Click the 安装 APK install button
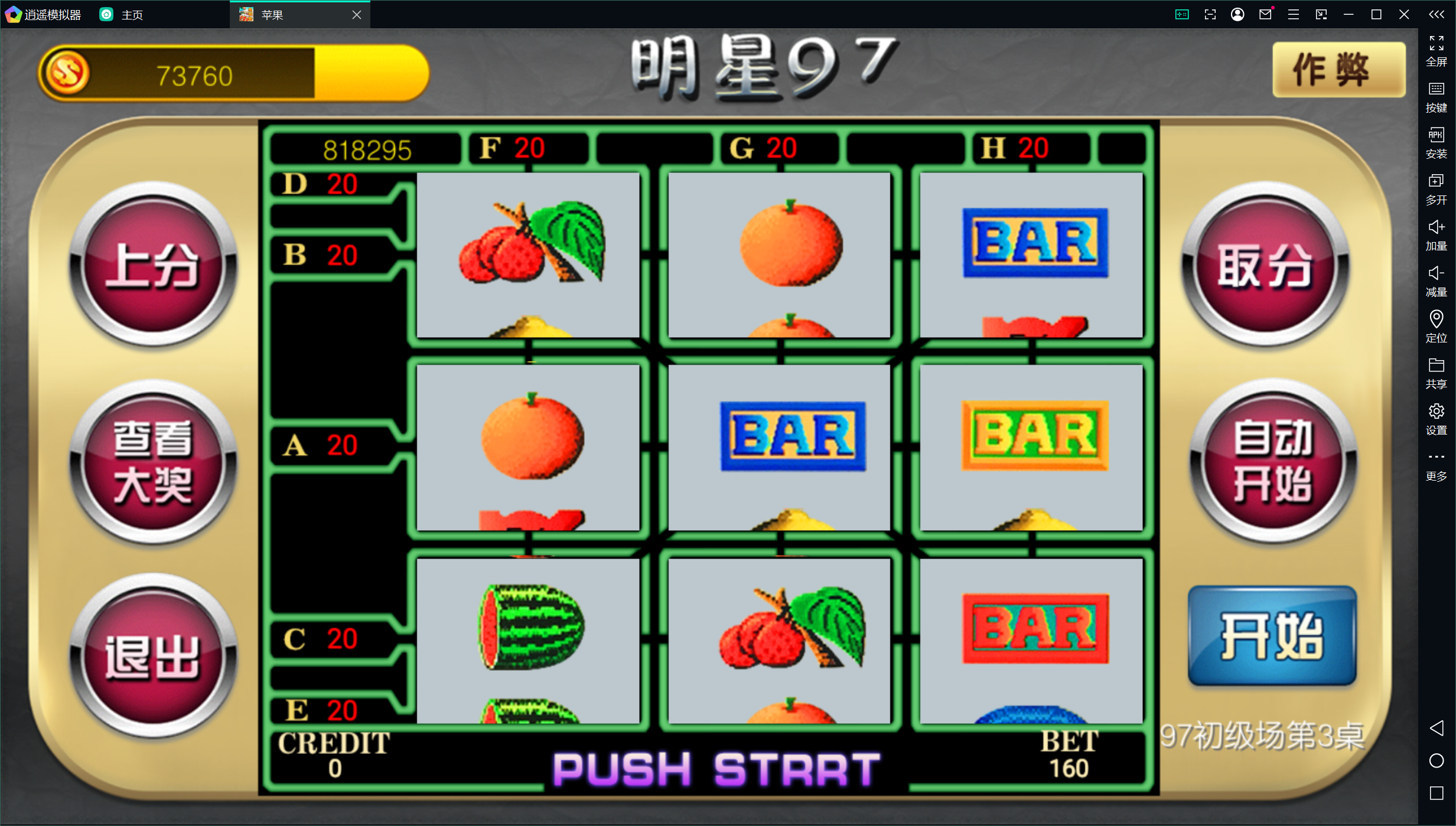This screenshot has width=1456, height=826. pyautogui.click(x=1436, y=143)
